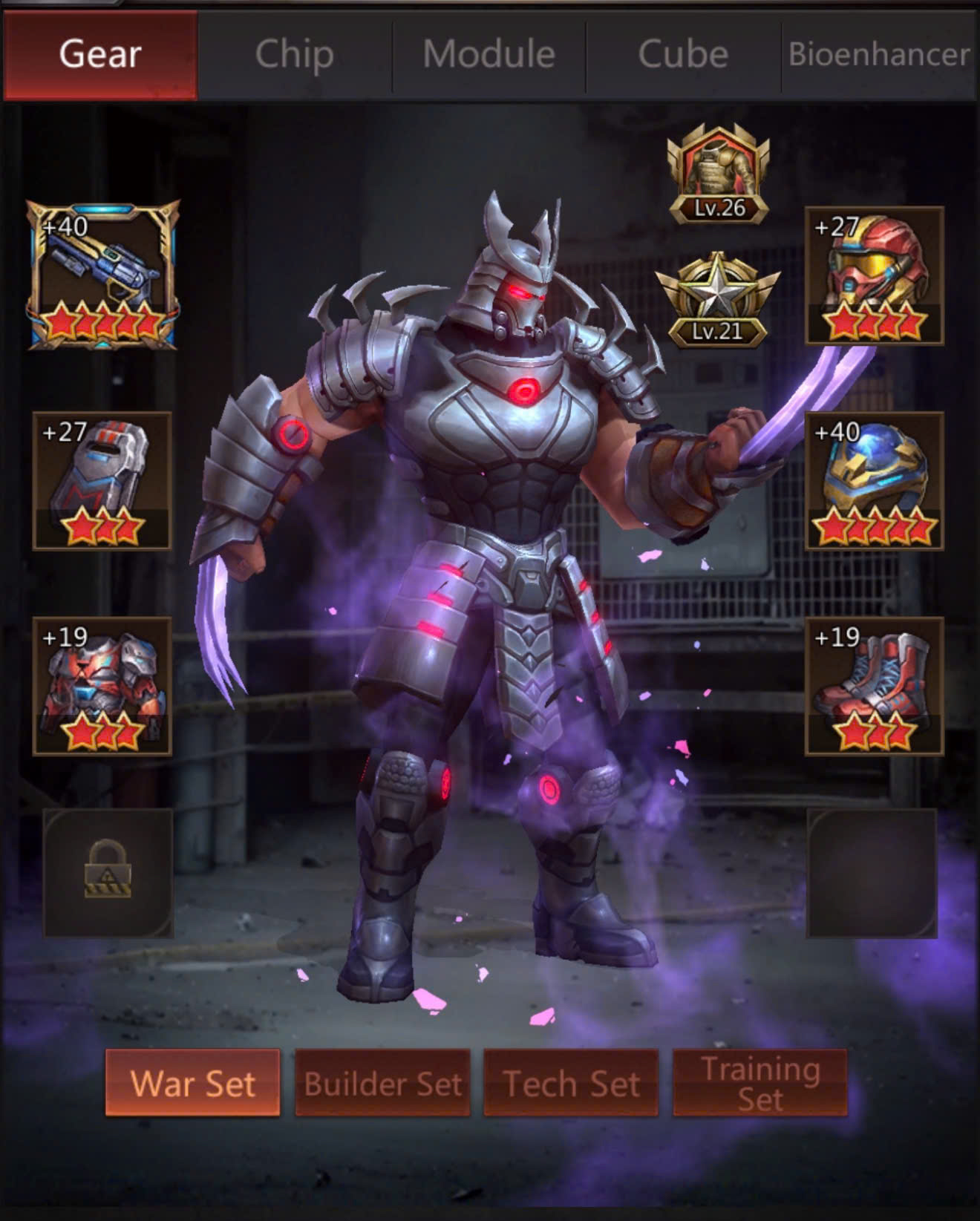Select the +40 five-star gun slot
The image size is (980, 1221).
coord(103,275)
